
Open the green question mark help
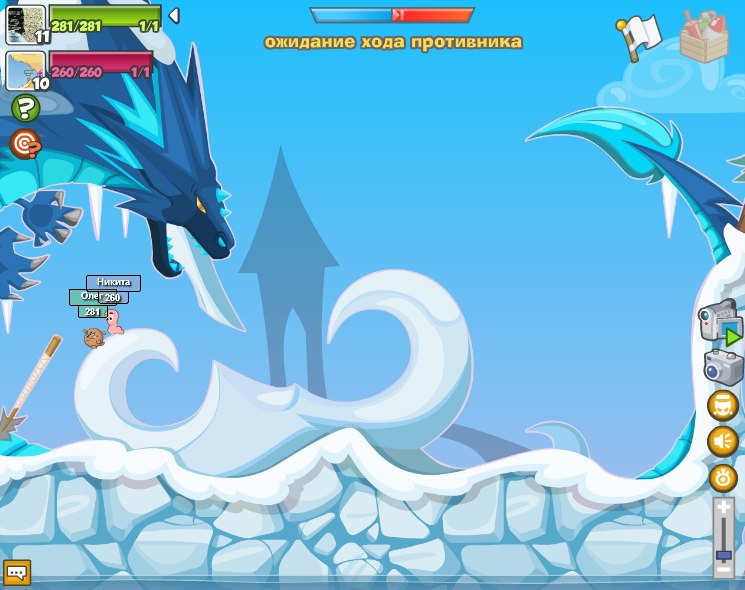(x=25, y=108)
